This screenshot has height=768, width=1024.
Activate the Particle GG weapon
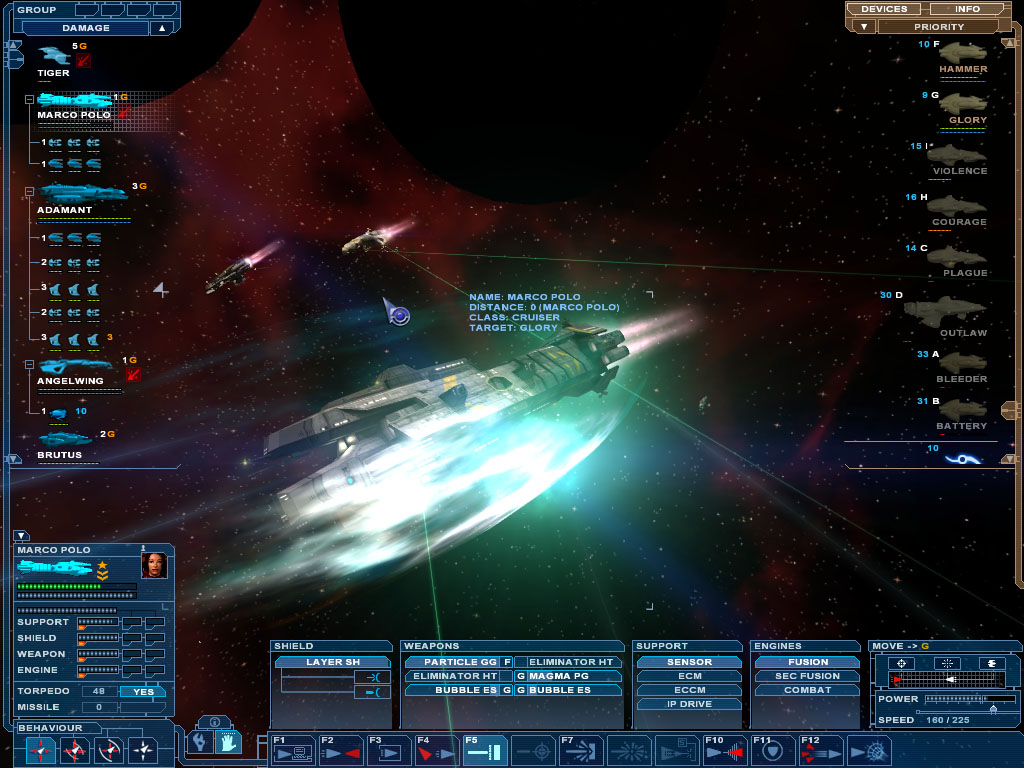pos(452,662)
